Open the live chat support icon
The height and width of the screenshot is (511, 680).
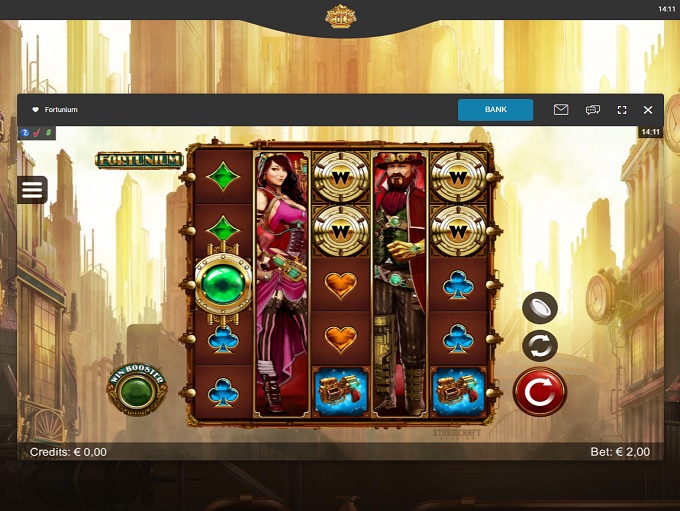[x=592, y=110]
